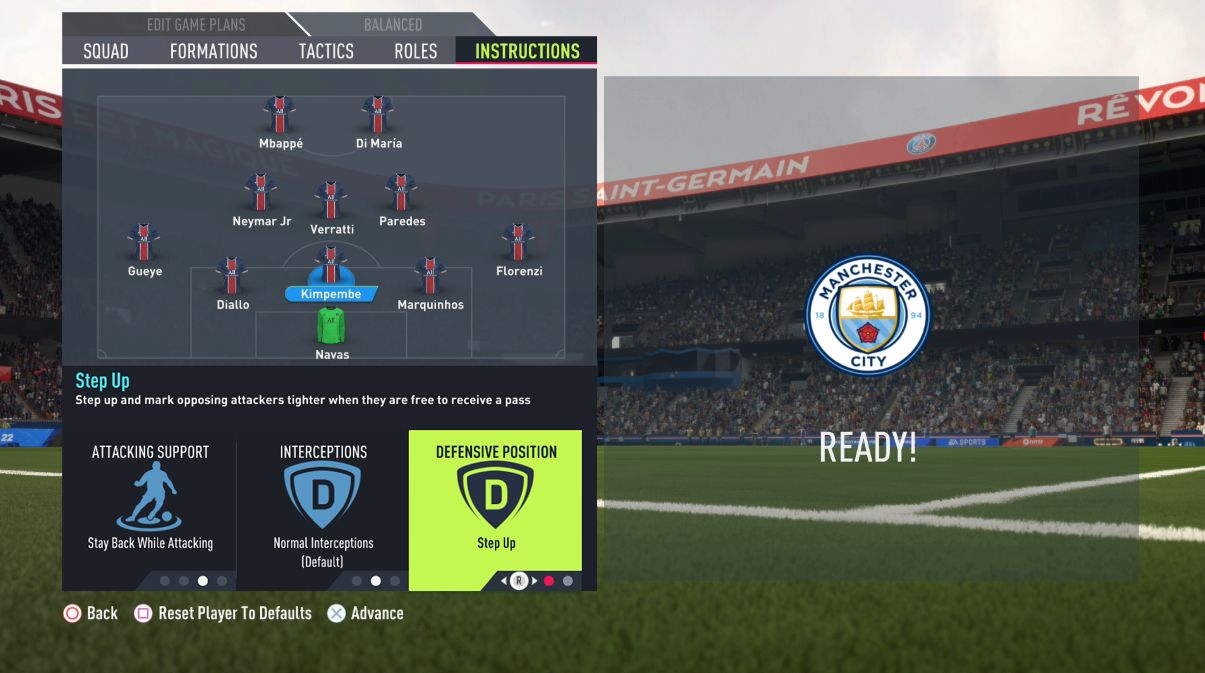Select Diallo in defence
This screenshot has height=673, width=1205.
coord(232,277)
